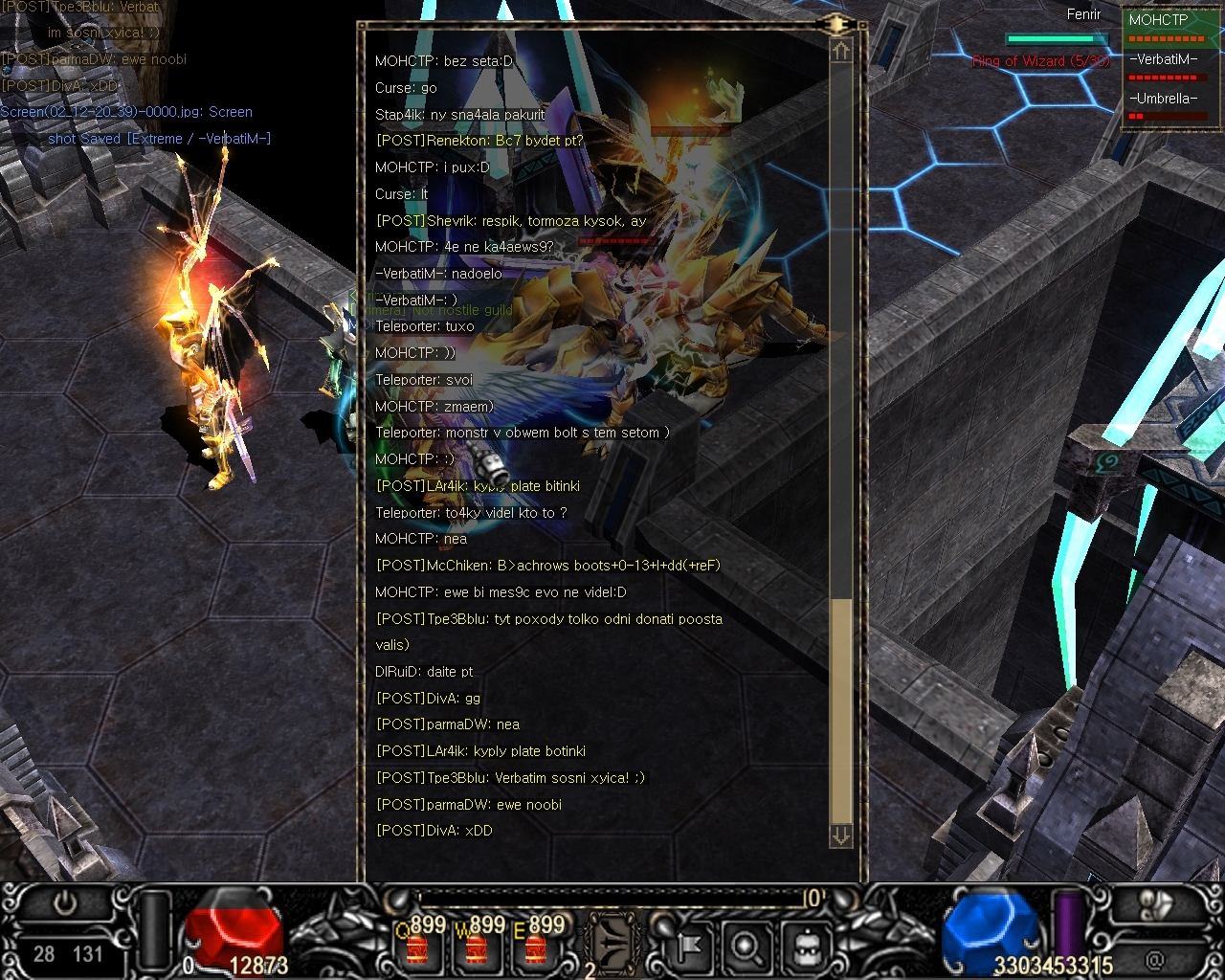Select the Q-slot red potion
Image resolution: width=1225 pixels, height=980 pixels.
coord(418,947)
